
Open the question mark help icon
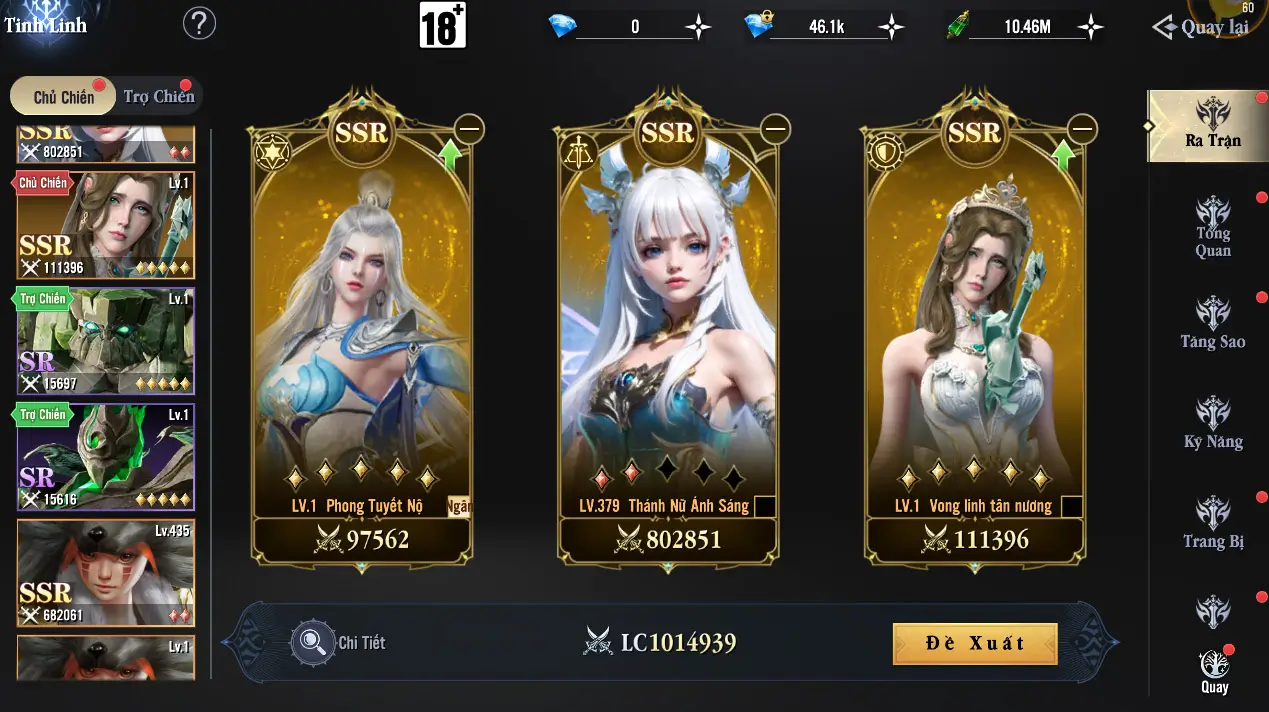coord(200,23)
